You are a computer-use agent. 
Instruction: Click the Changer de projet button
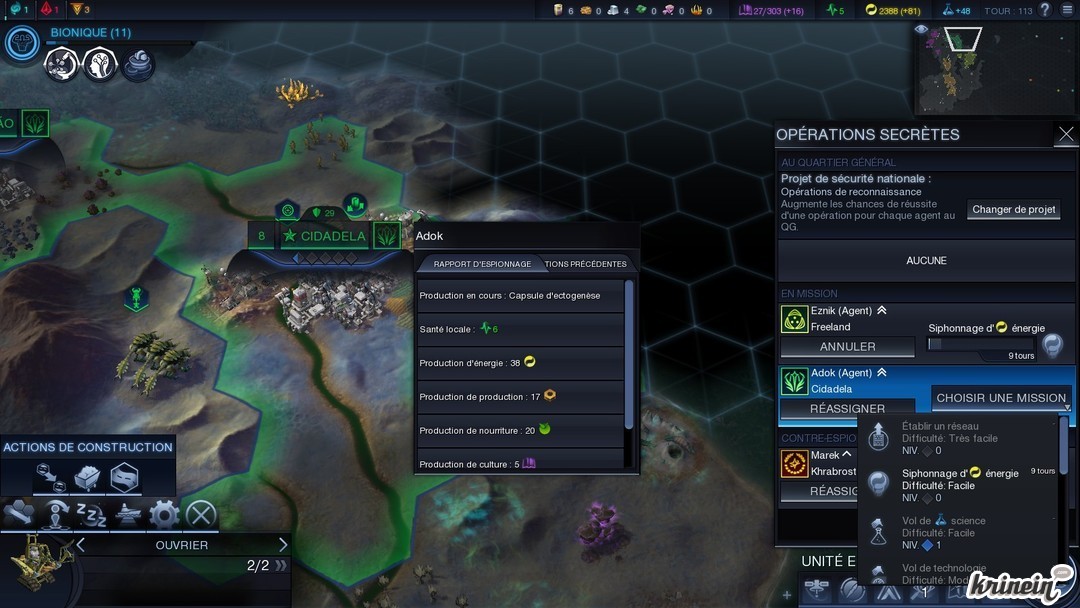click(x=1014, y=209)
